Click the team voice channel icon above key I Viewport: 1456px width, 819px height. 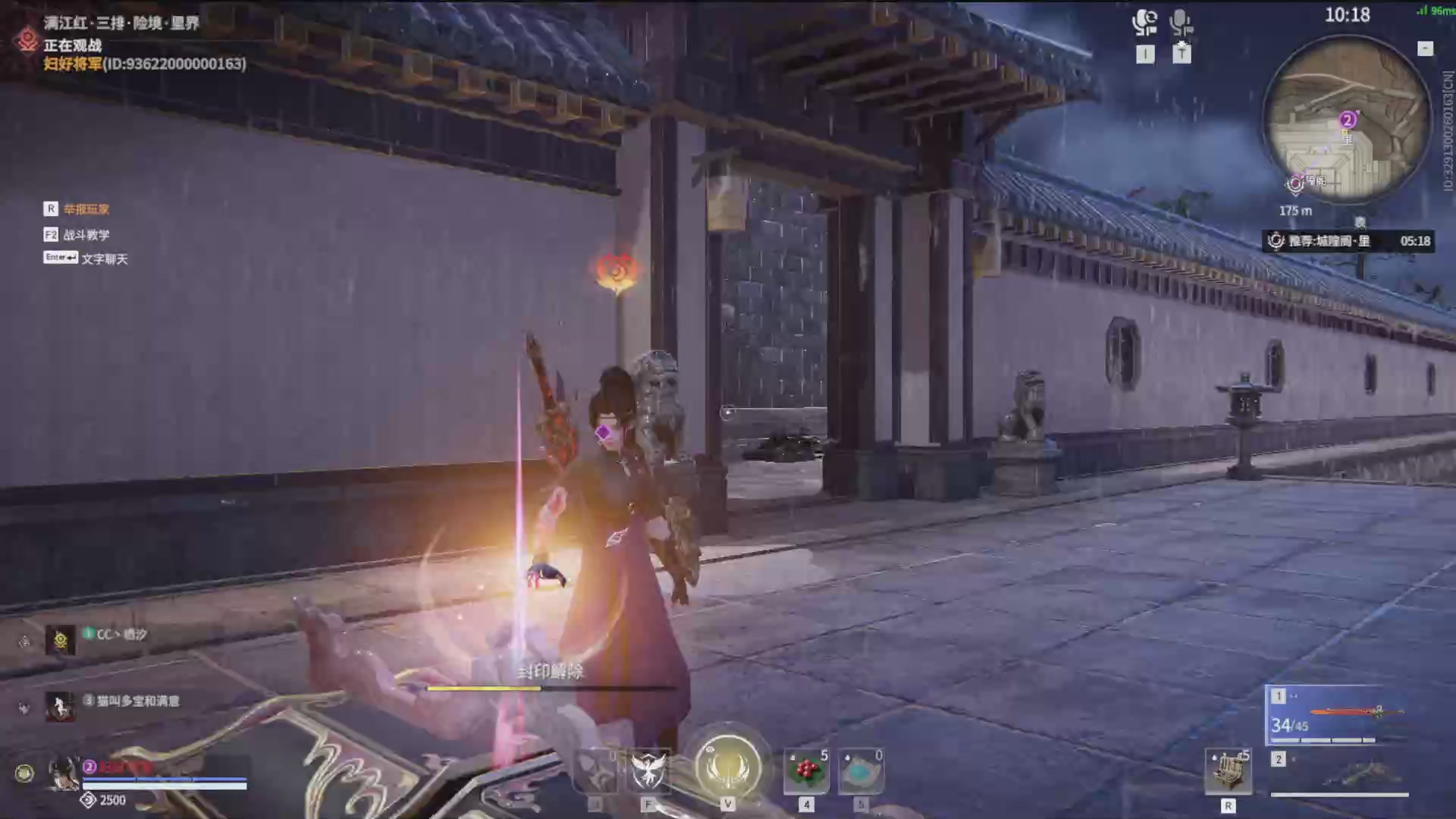tap(1144, 21)
